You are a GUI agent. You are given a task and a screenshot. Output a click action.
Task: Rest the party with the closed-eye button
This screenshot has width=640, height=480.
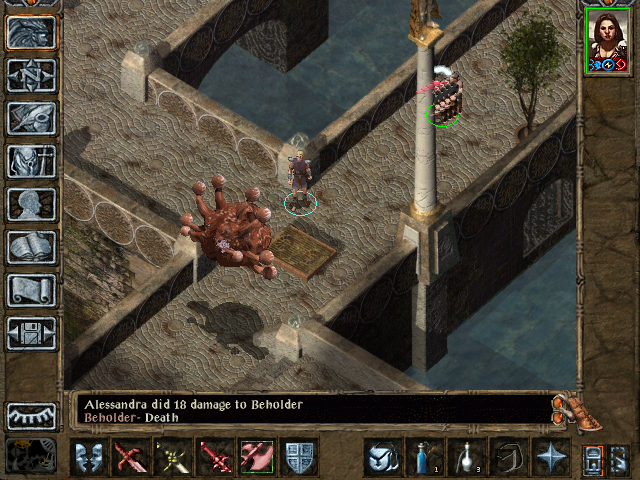pos(31,416)
